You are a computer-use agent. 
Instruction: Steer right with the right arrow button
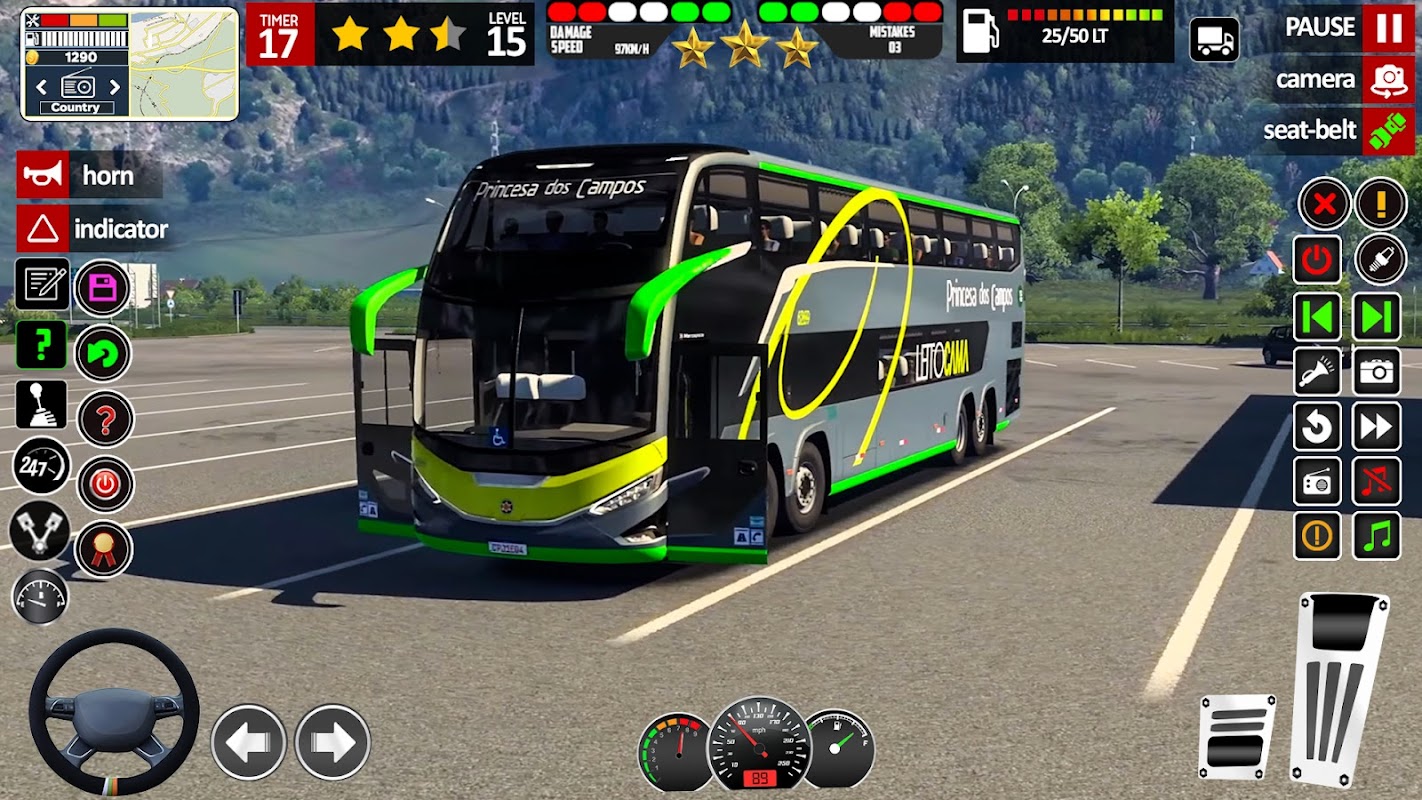pyautogui.click(x=332, y=742)
